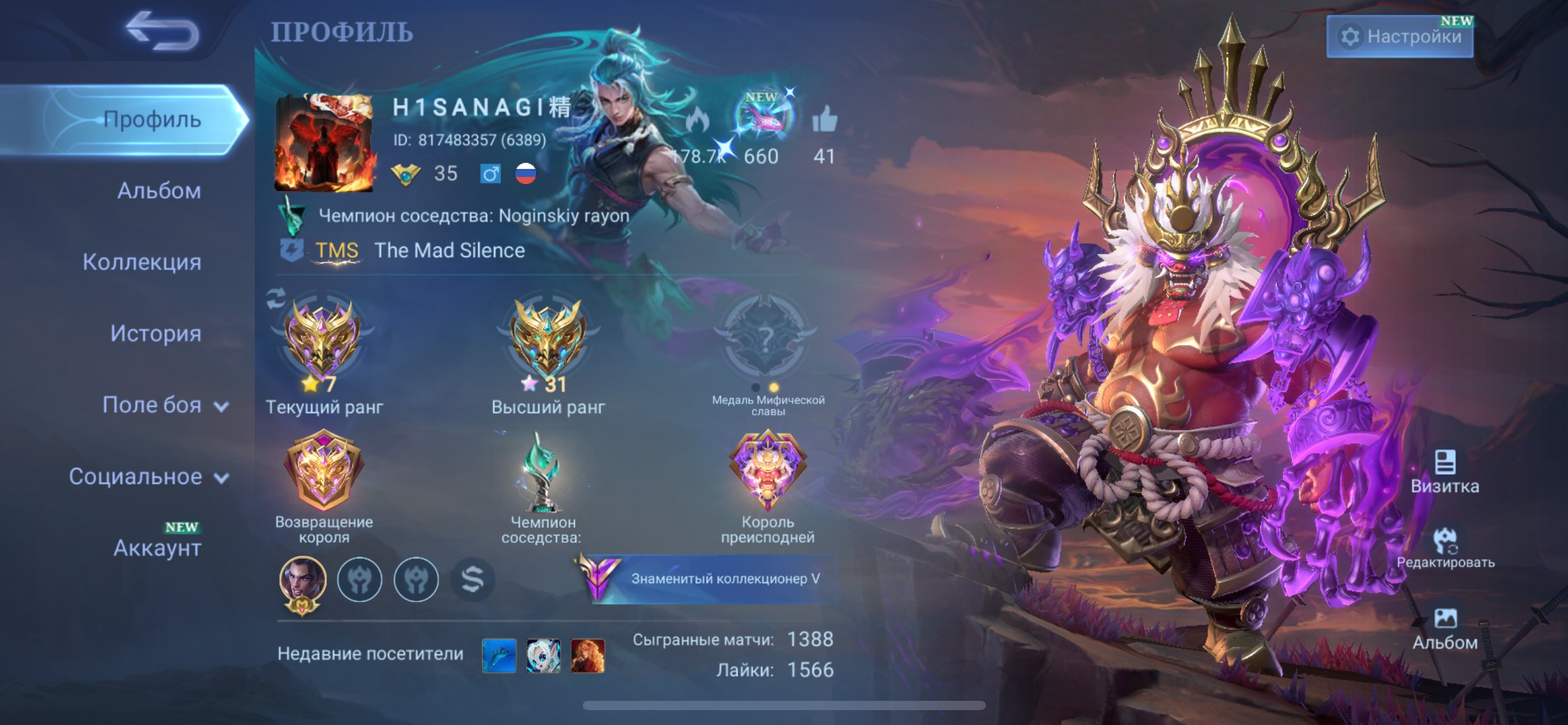Image resolution: width=1568 pixels, height=725 pixels.
Task: Show the История tab
Action: 155,333
